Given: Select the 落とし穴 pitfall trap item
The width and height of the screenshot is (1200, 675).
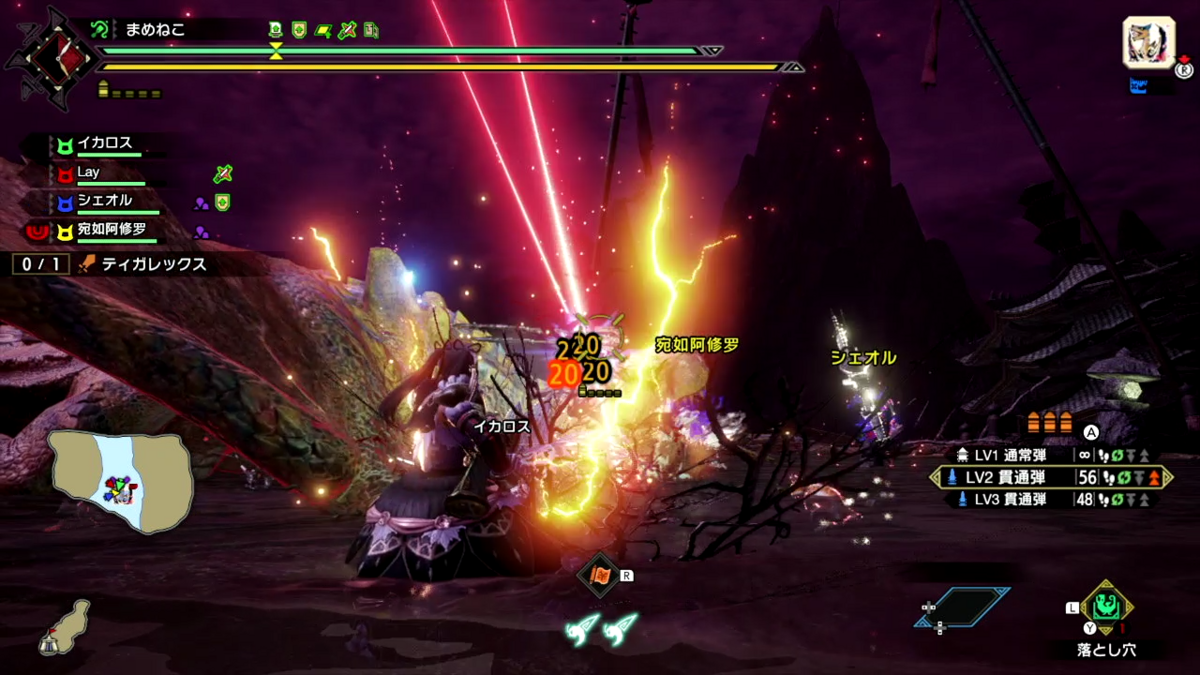Looking at the screenshot, I should click(x=1106, y=607).
